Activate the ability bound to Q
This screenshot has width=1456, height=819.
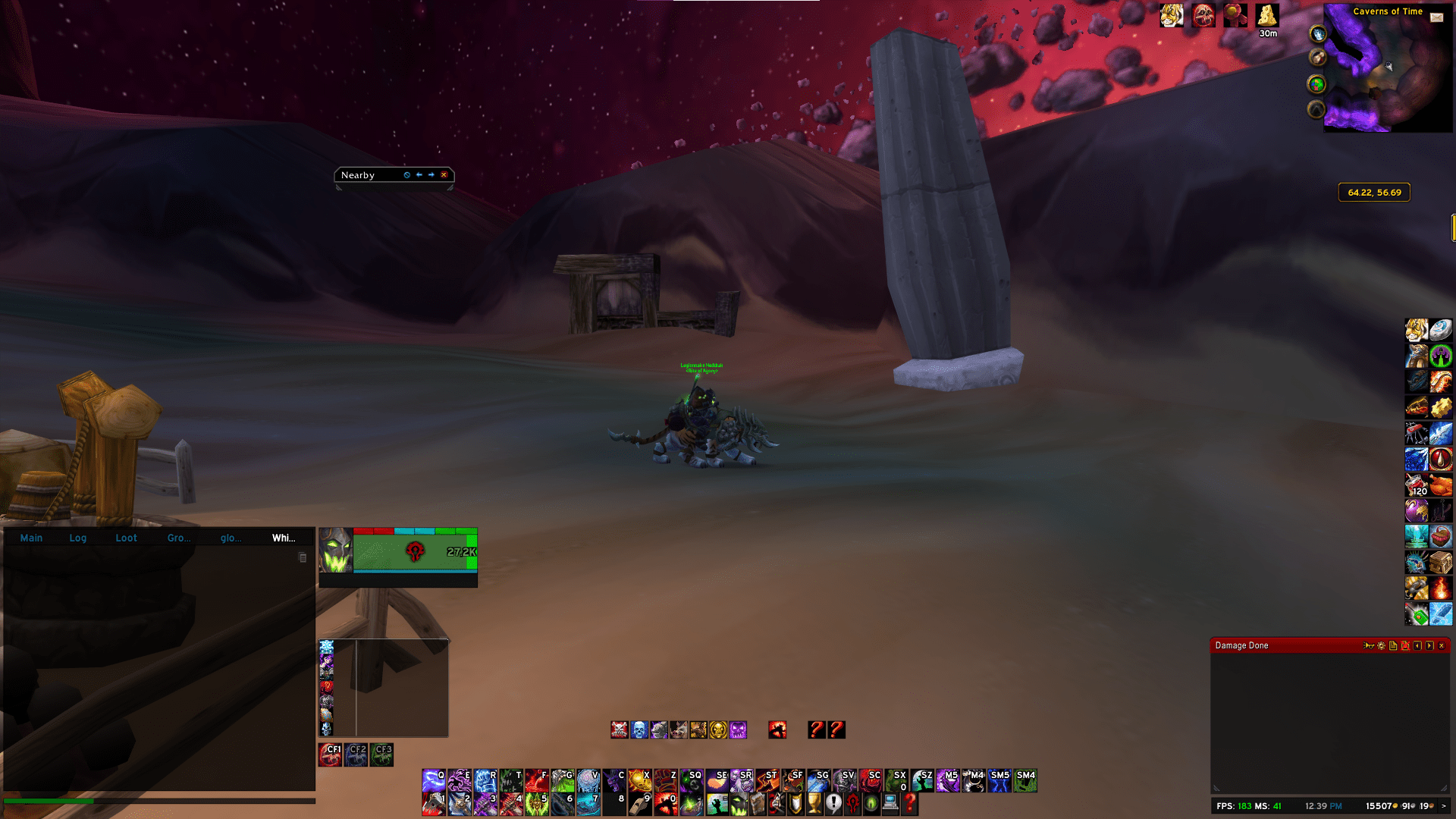coord(434,780)
